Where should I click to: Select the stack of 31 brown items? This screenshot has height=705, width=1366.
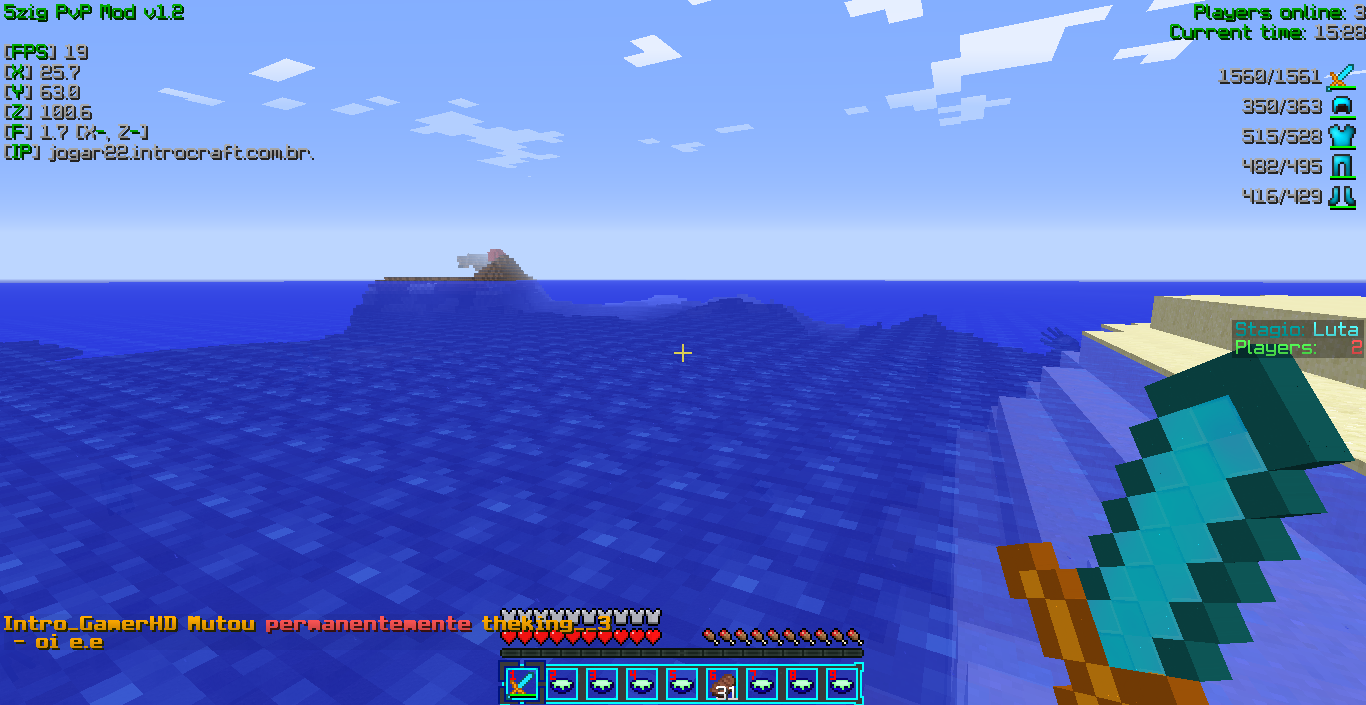click(722, 684)
